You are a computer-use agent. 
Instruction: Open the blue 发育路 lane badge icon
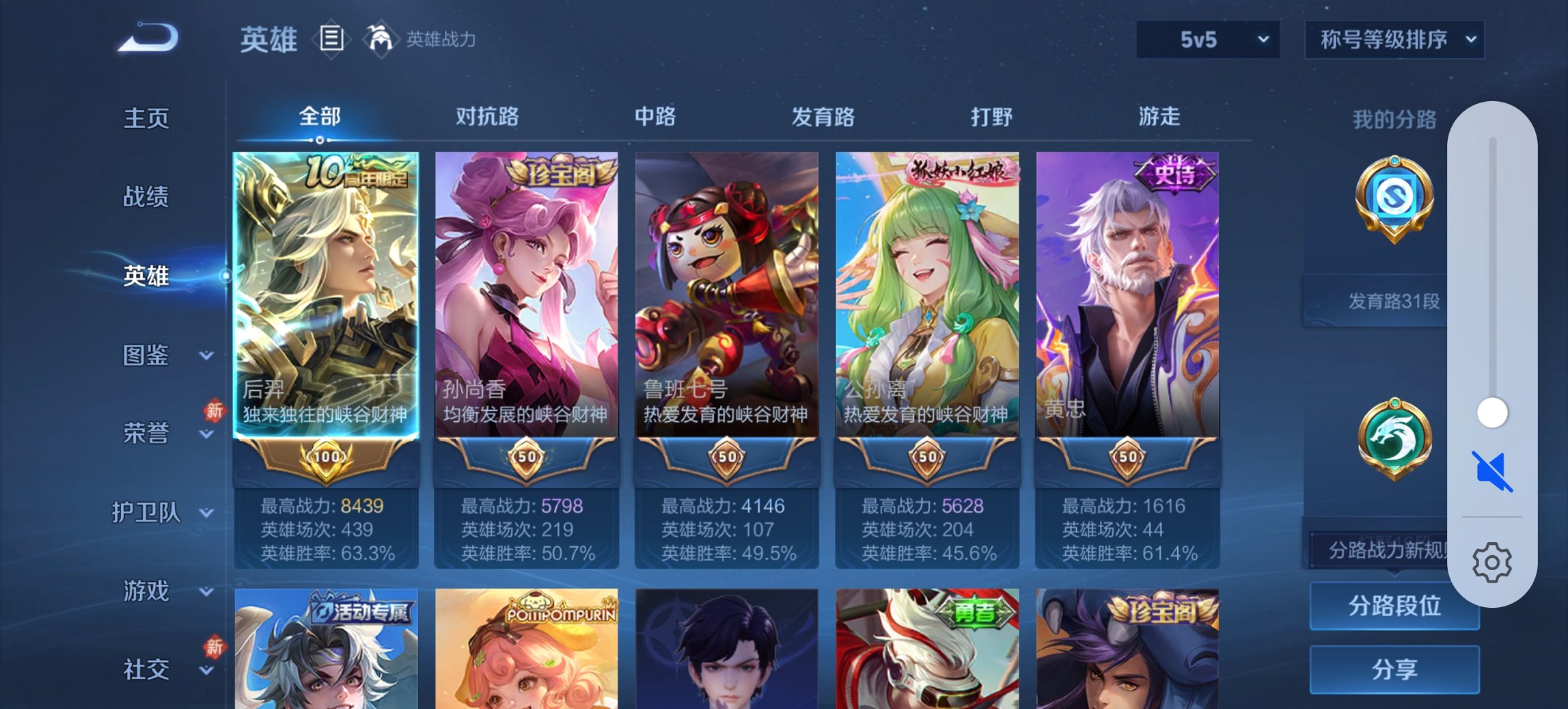[x=1394, y=200]
